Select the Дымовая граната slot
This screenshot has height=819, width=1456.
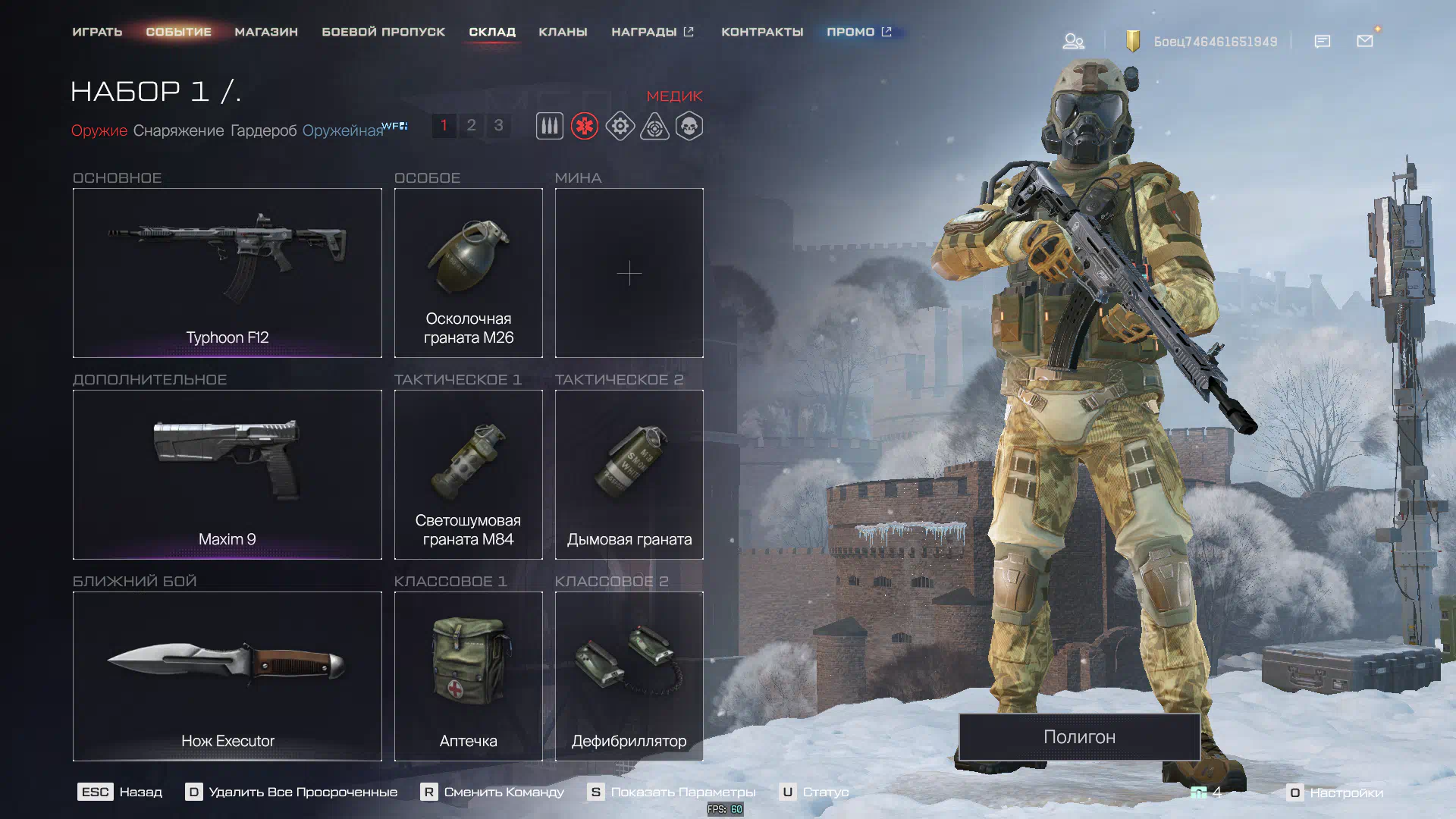[x=629, y=474]
